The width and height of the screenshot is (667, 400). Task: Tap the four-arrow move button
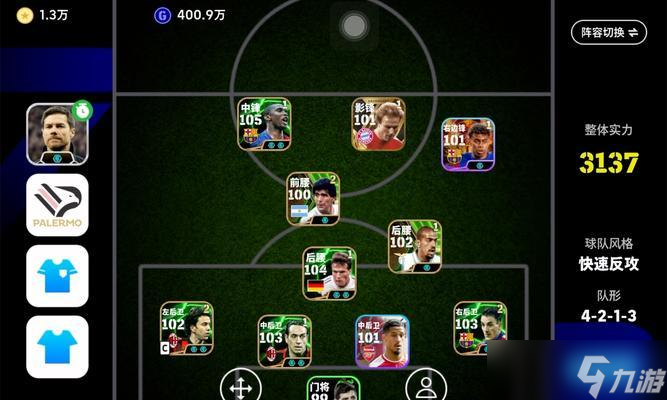point(240,385)
